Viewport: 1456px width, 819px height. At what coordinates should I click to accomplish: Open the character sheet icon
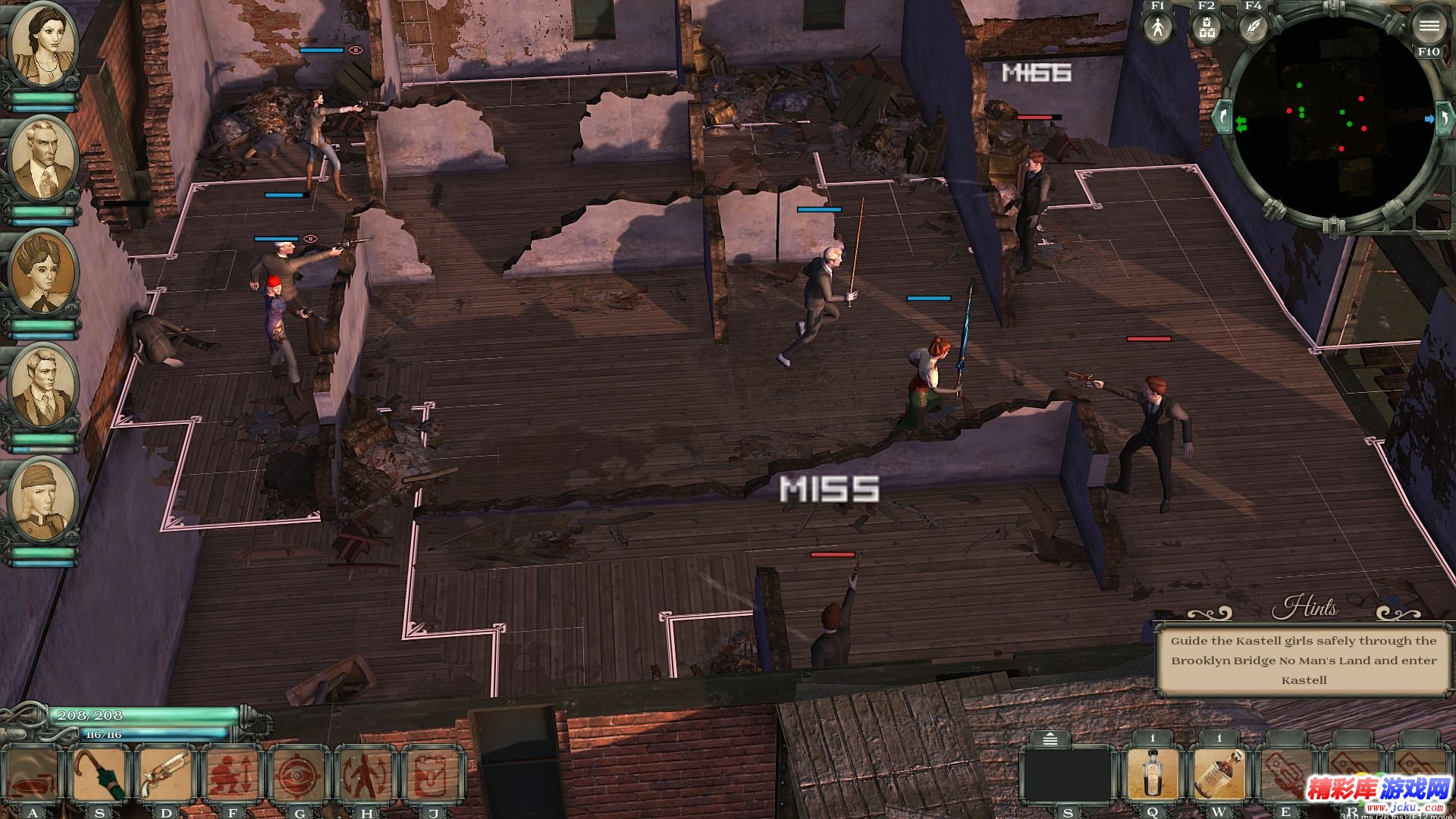click(1157, 28)
